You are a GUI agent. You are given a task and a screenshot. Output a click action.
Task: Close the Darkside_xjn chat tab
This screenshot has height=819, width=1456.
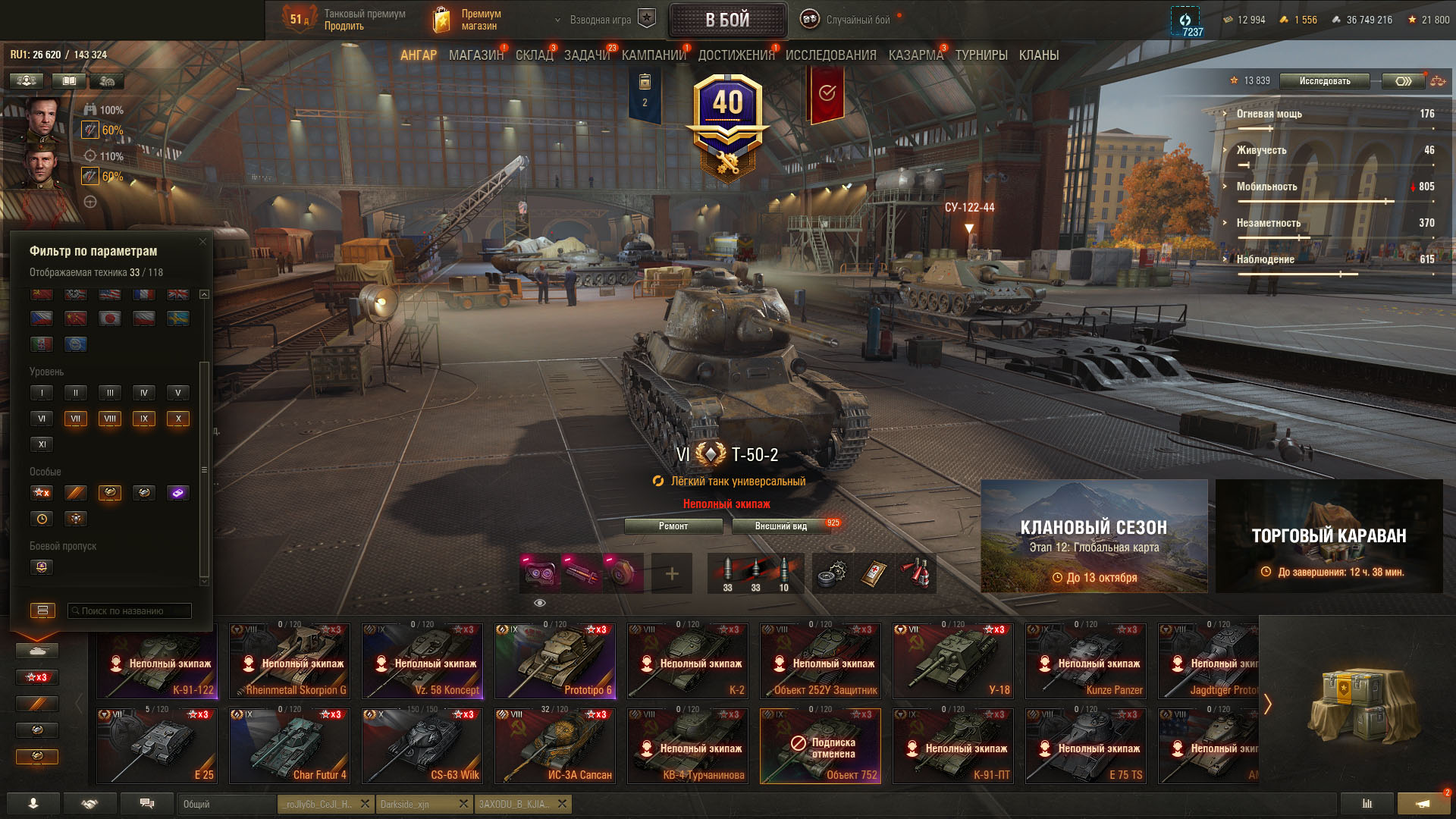tap(463, 804)
